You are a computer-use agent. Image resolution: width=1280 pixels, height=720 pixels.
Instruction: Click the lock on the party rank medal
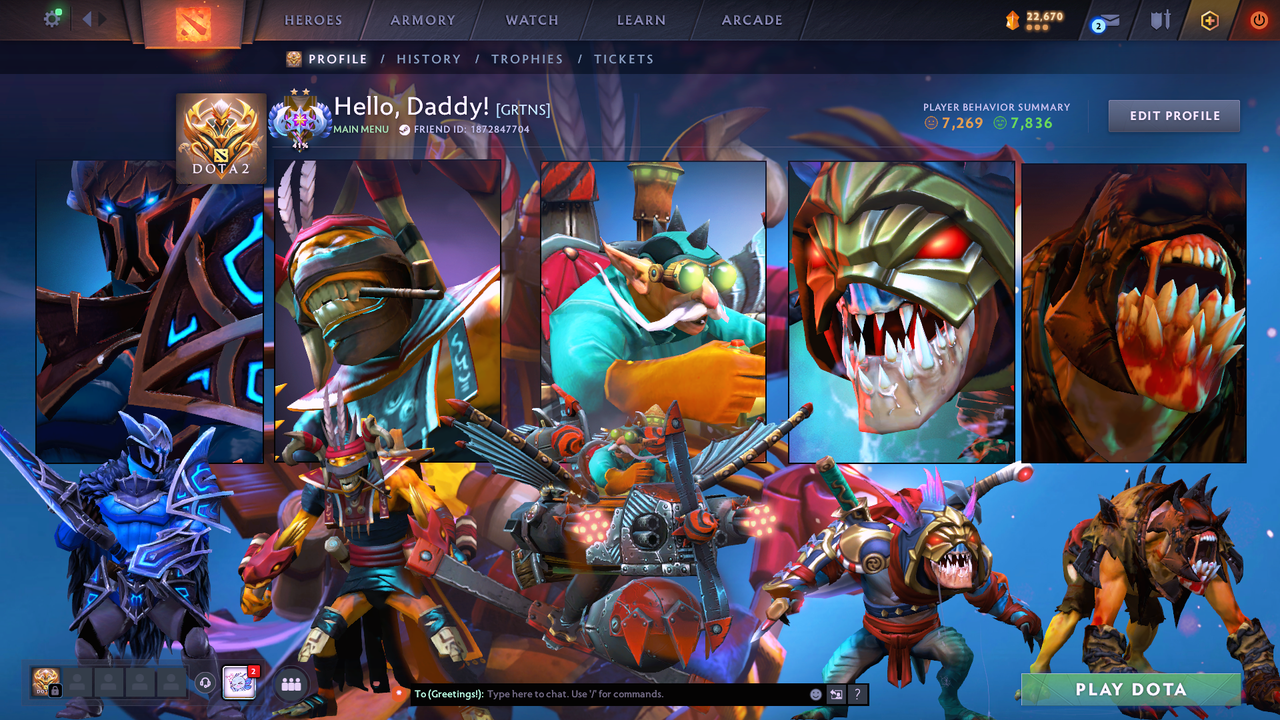[x=56, y=689]
